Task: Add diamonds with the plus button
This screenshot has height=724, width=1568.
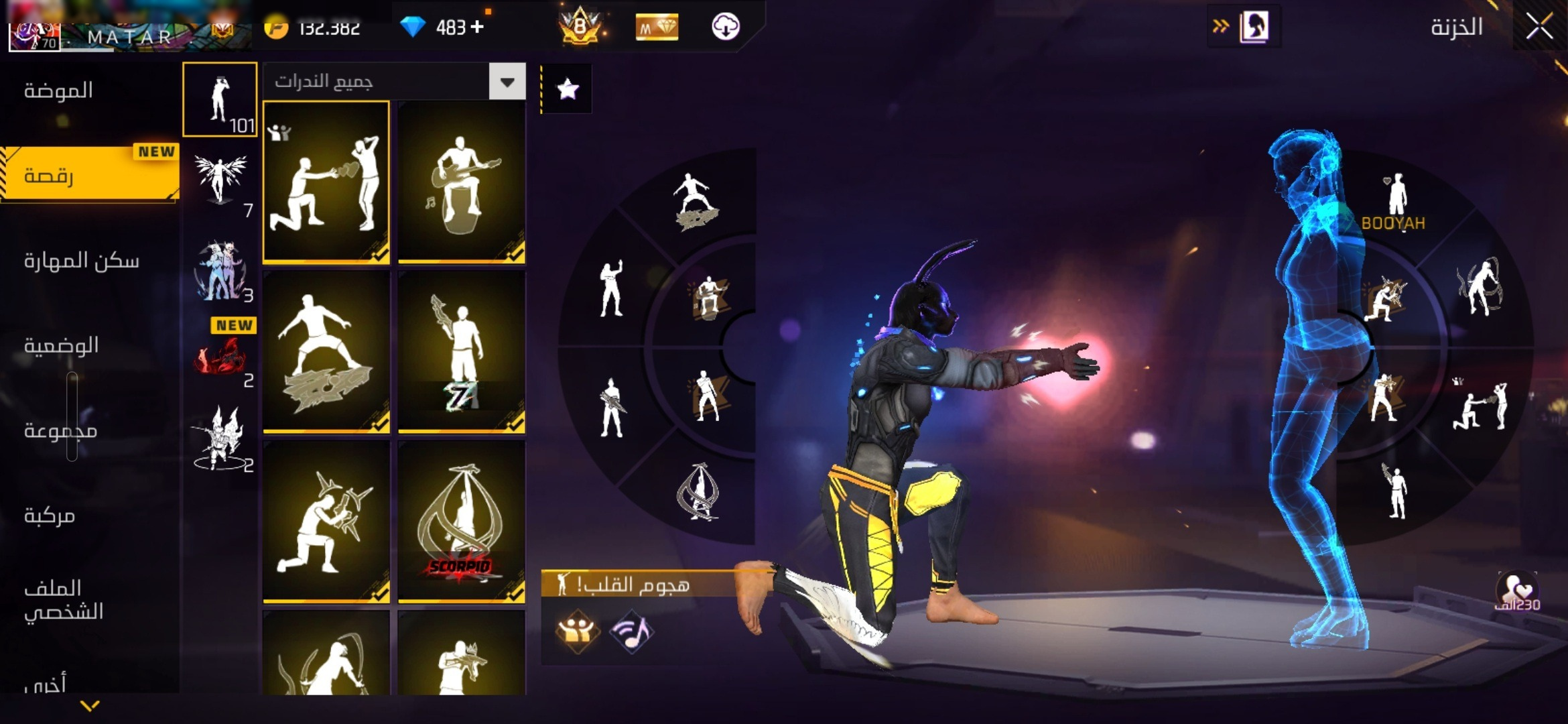Action: click(x=477, y=27)
